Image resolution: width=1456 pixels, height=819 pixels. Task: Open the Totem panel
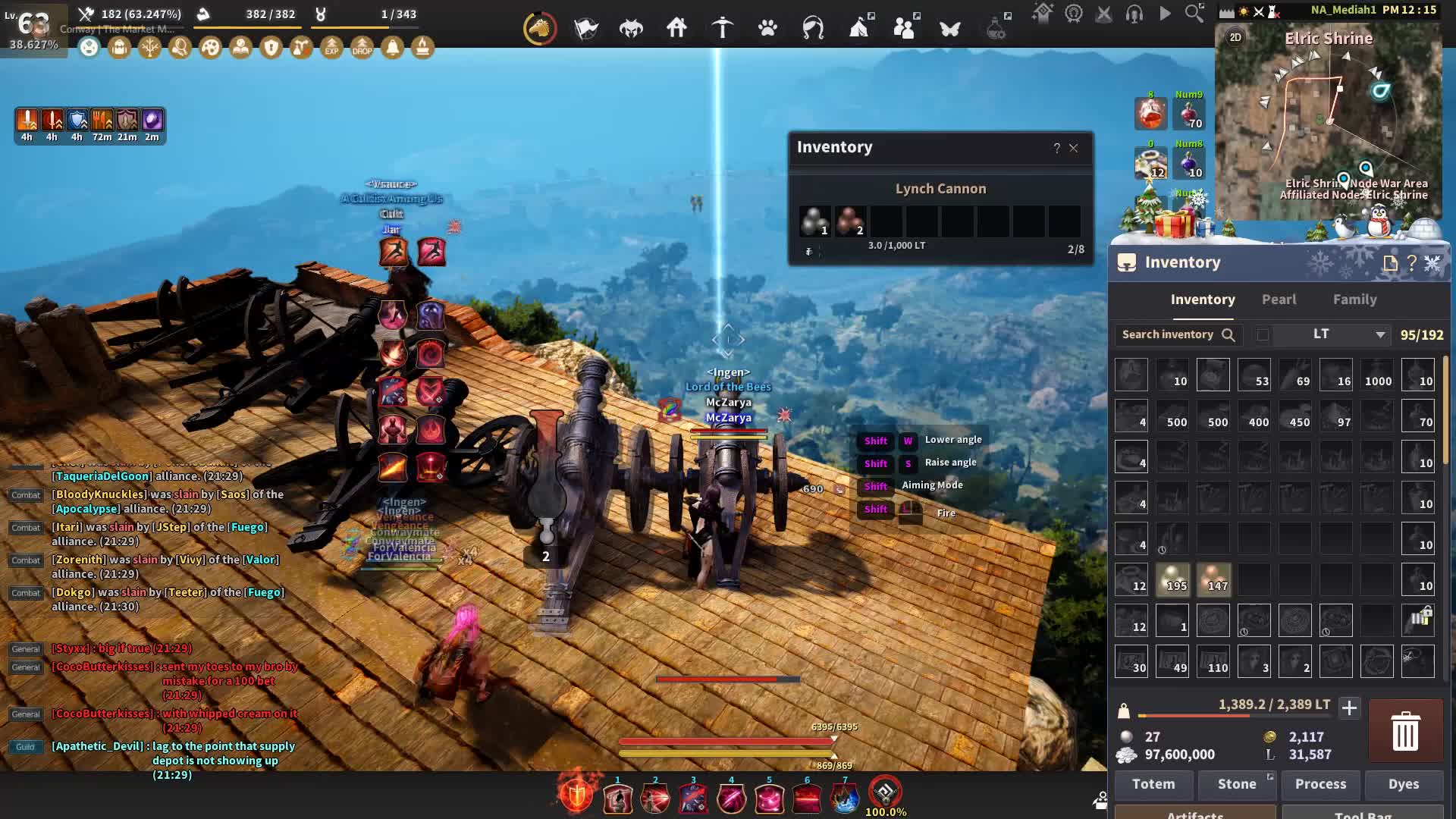1153,784
